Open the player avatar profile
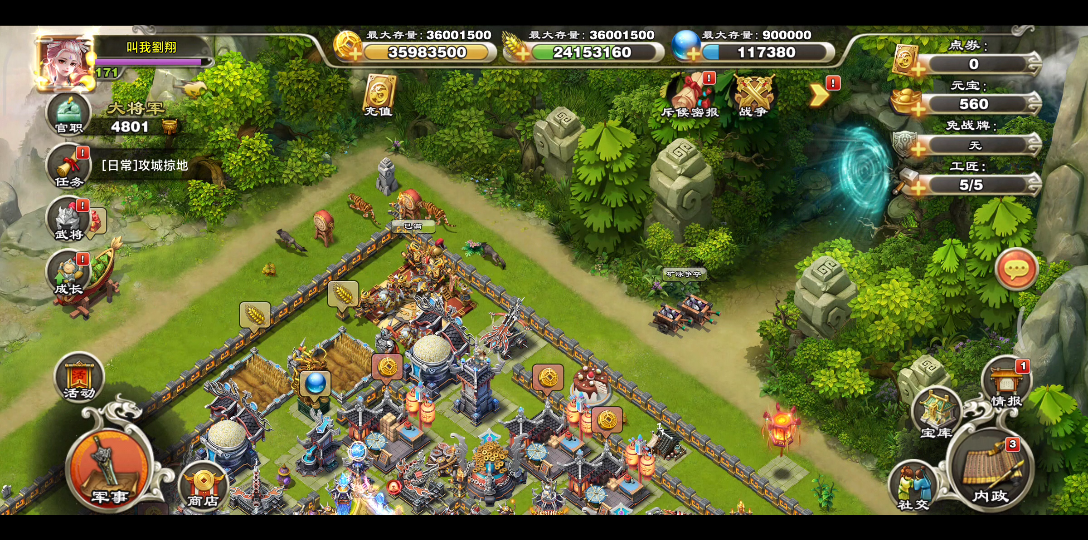 click(62, 62)
